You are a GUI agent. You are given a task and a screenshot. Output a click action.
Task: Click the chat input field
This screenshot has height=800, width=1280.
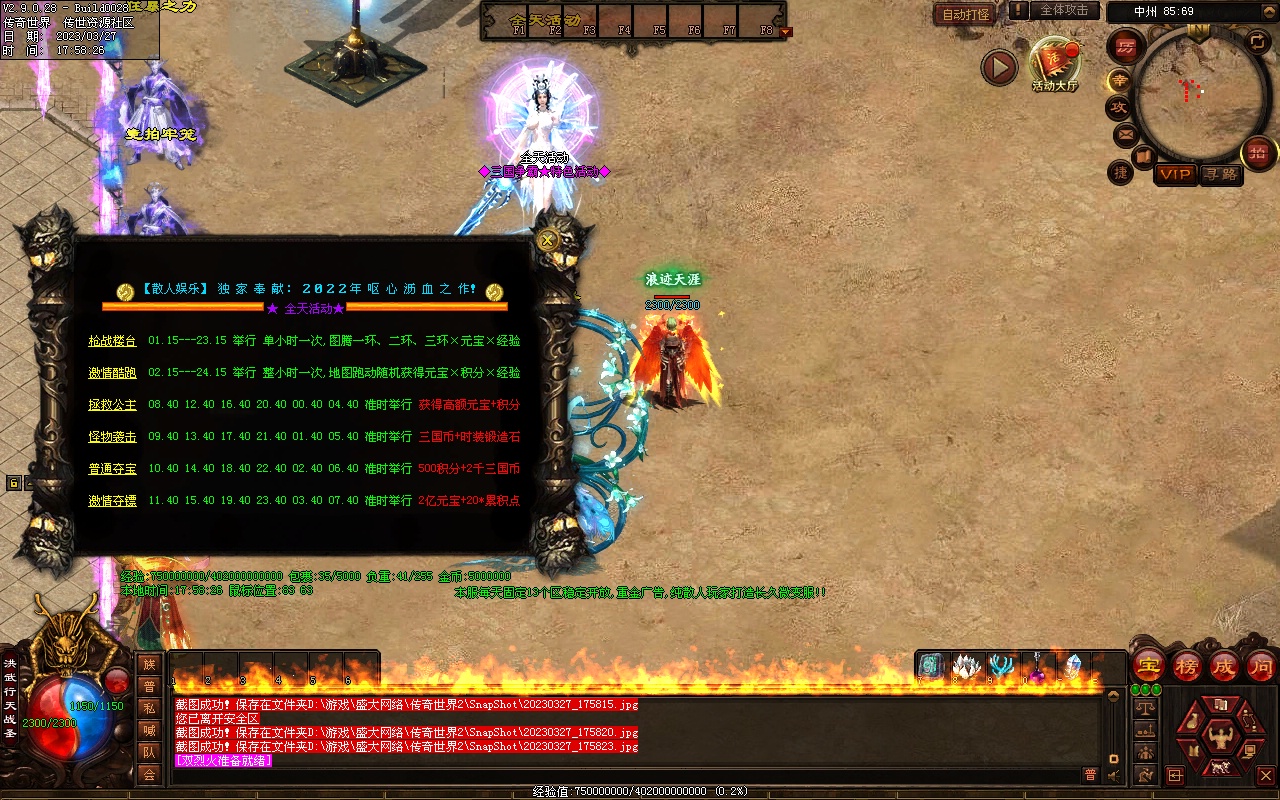(620, 775)
